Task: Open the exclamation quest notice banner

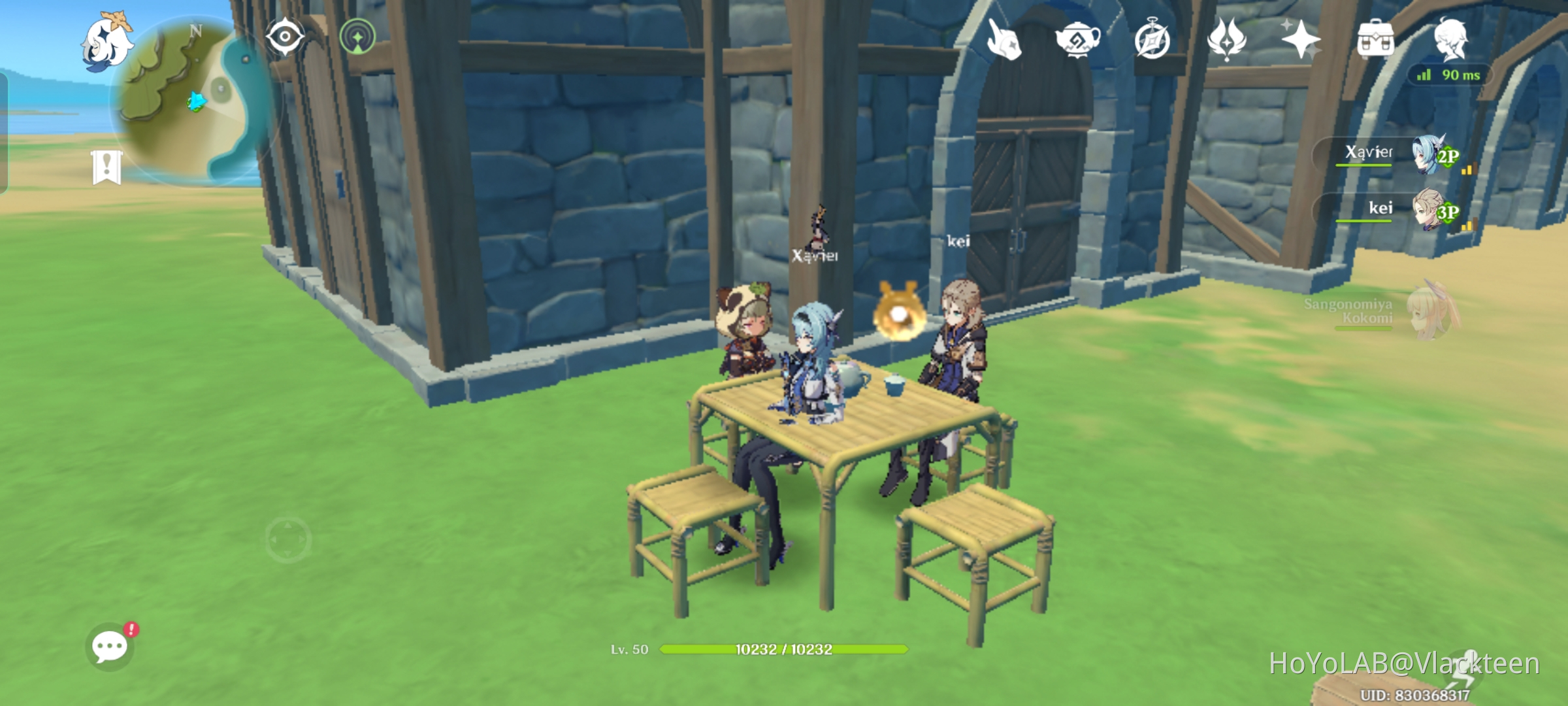Action: click(108, 167)
